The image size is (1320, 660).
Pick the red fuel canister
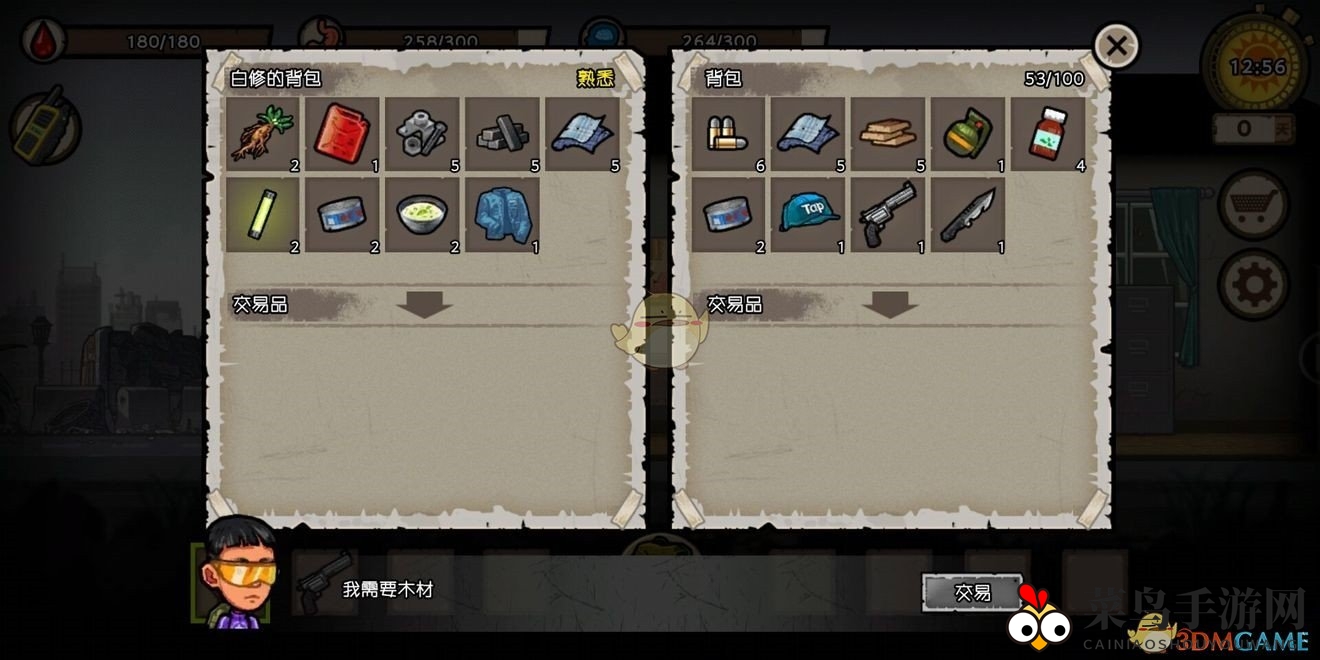click(x=343, y=134)
